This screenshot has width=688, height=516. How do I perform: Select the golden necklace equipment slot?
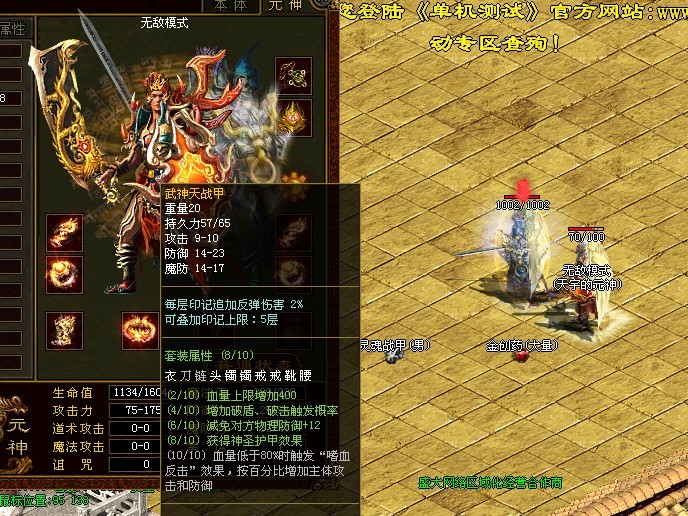pyautogui.click(x=294, y=75)
